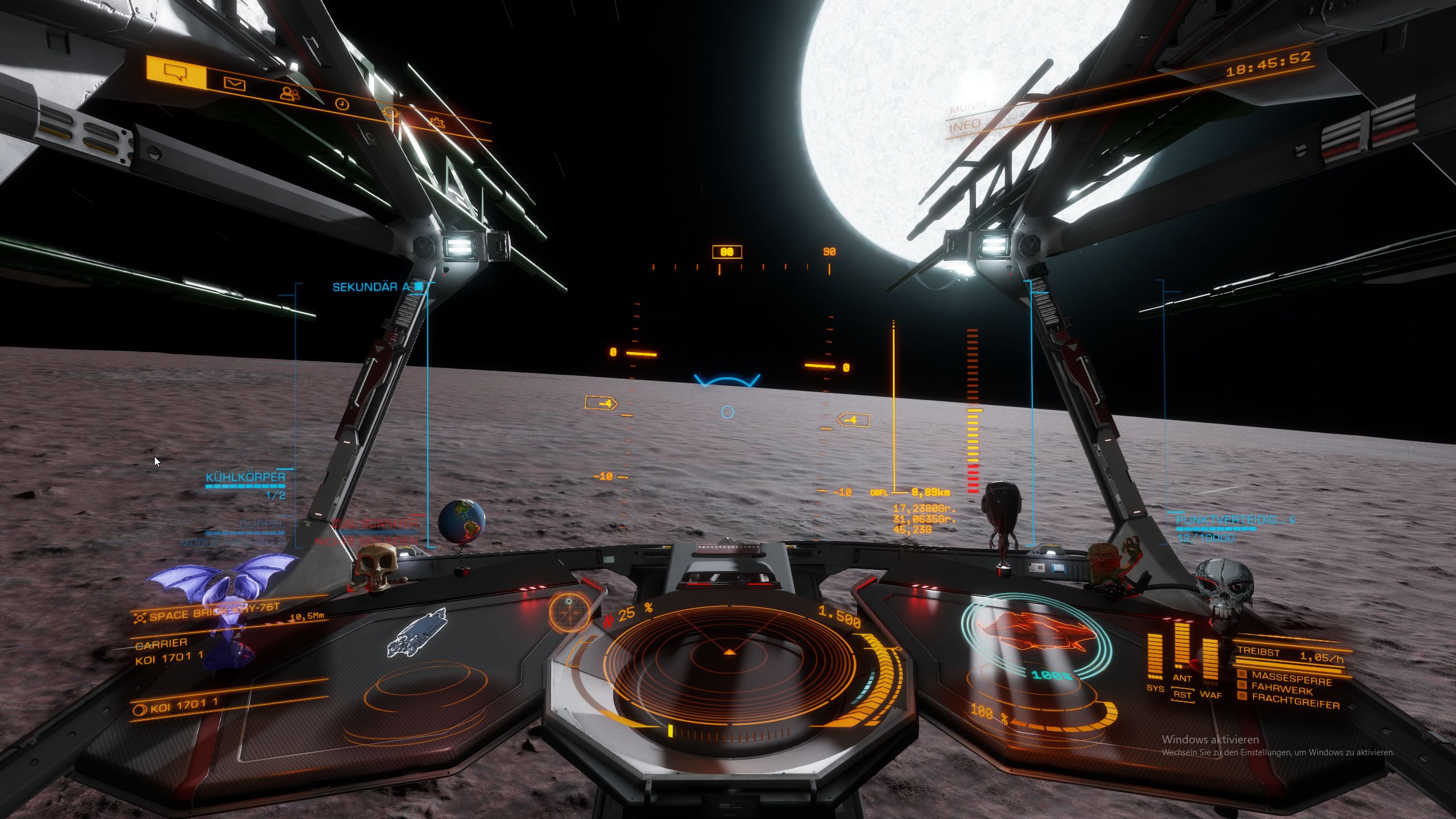Open the gear comms settings tab

point(437,122)
